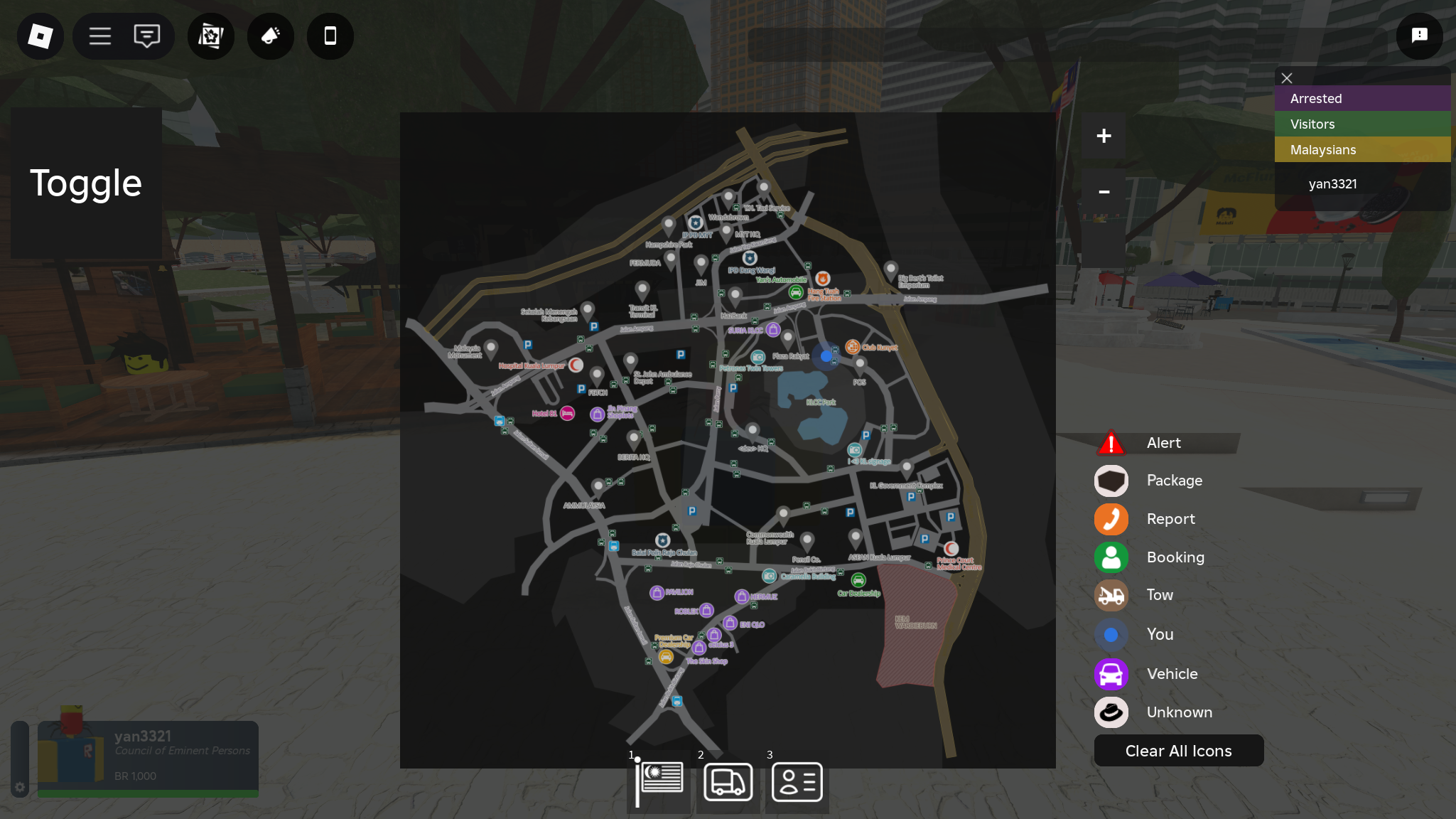Toggle the green Visitors map layer
1456x819 pixels.
click(1362, 124)
